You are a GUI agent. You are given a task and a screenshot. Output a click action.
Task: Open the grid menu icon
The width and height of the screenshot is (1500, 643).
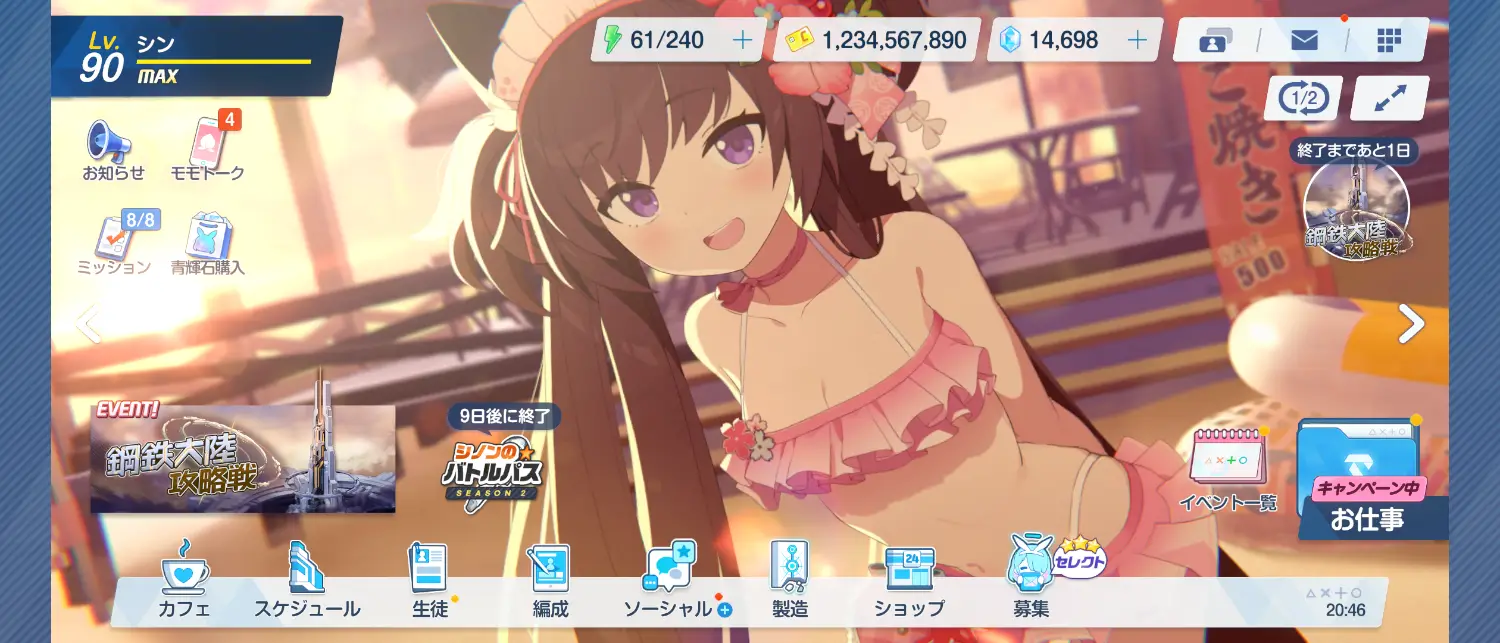(x=1389, y=40)
